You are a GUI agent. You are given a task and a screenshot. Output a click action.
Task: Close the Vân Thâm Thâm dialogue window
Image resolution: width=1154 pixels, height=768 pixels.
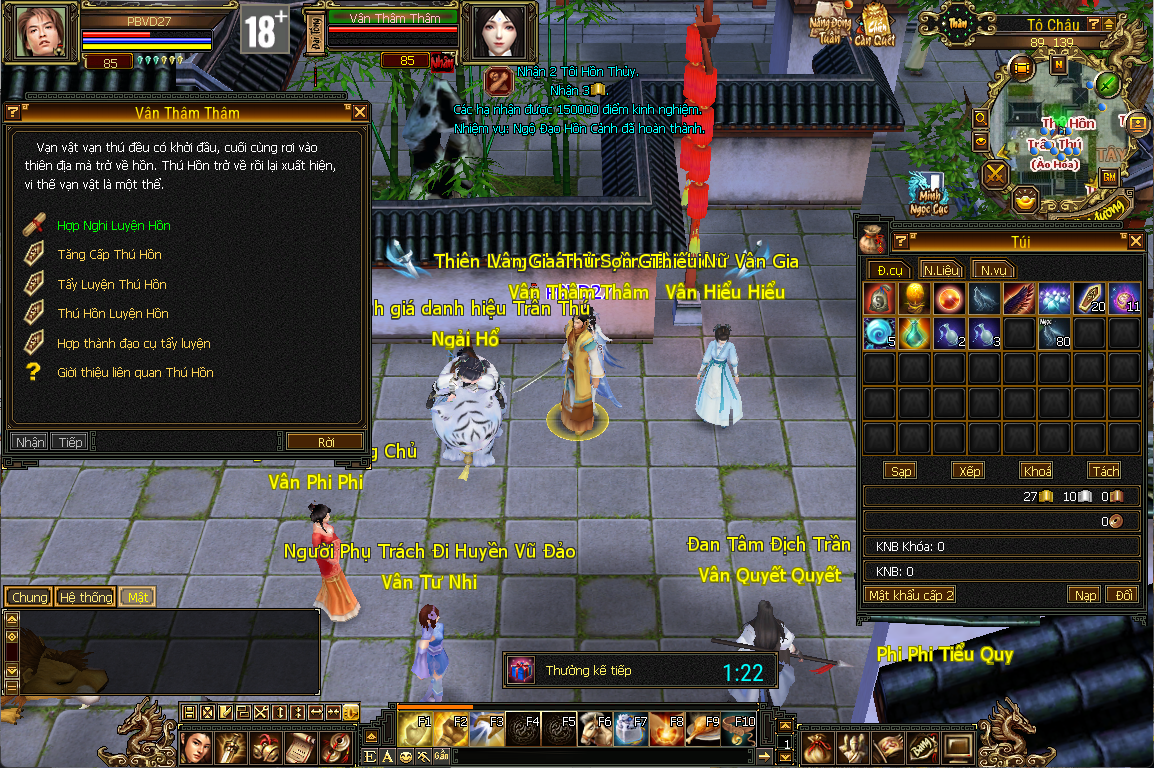pos(360,113)
